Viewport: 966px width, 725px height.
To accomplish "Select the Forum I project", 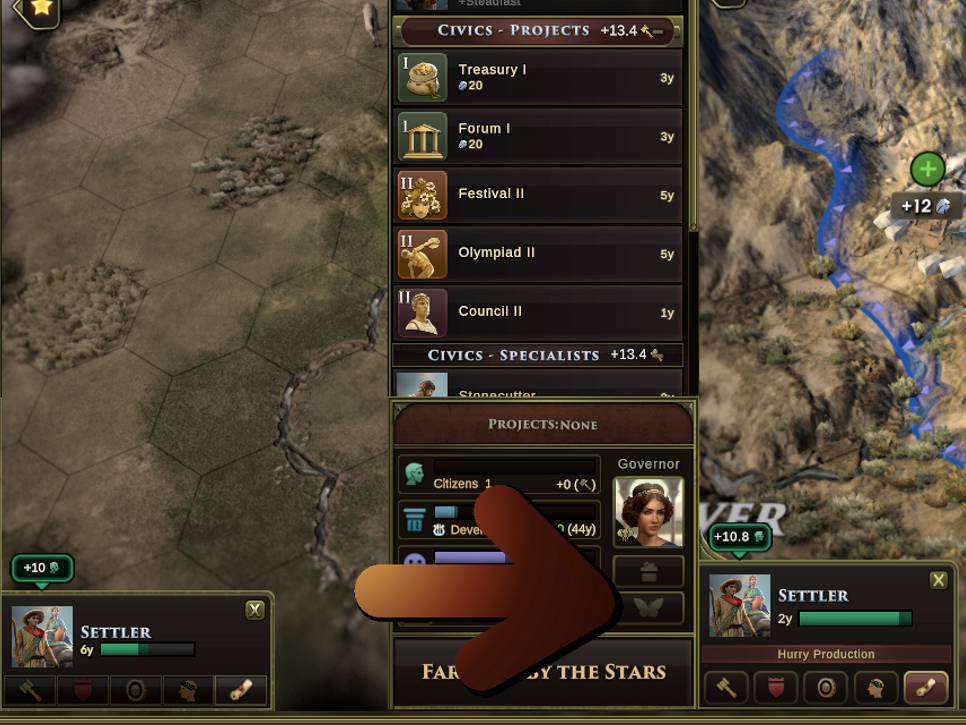I will pyautogui.click(x=539, y=136).
